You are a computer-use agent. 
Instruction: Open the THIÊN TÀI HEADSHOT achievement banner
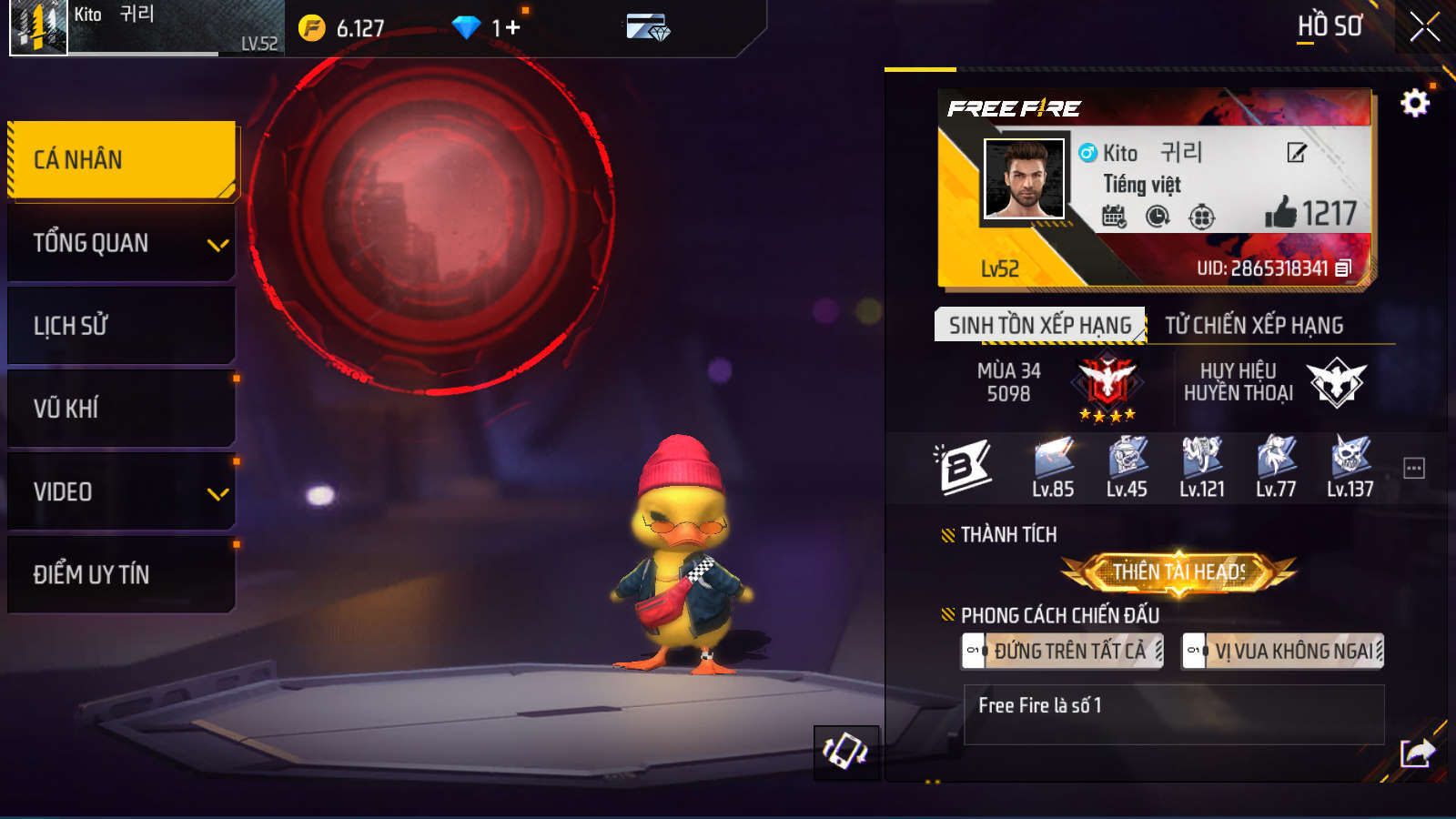[1178, 572]
